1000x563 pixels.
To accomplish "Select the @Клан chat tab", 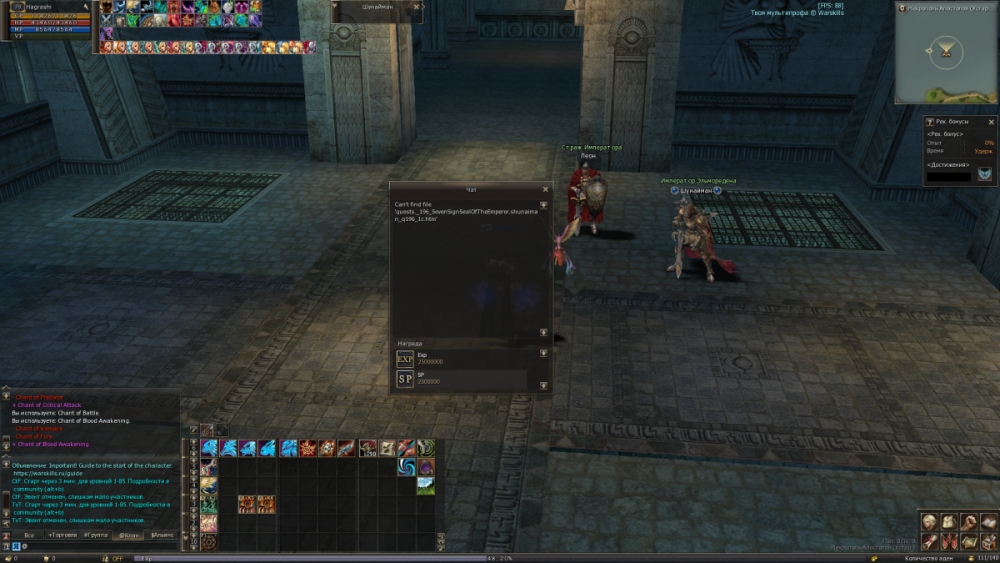I will 128,535.
